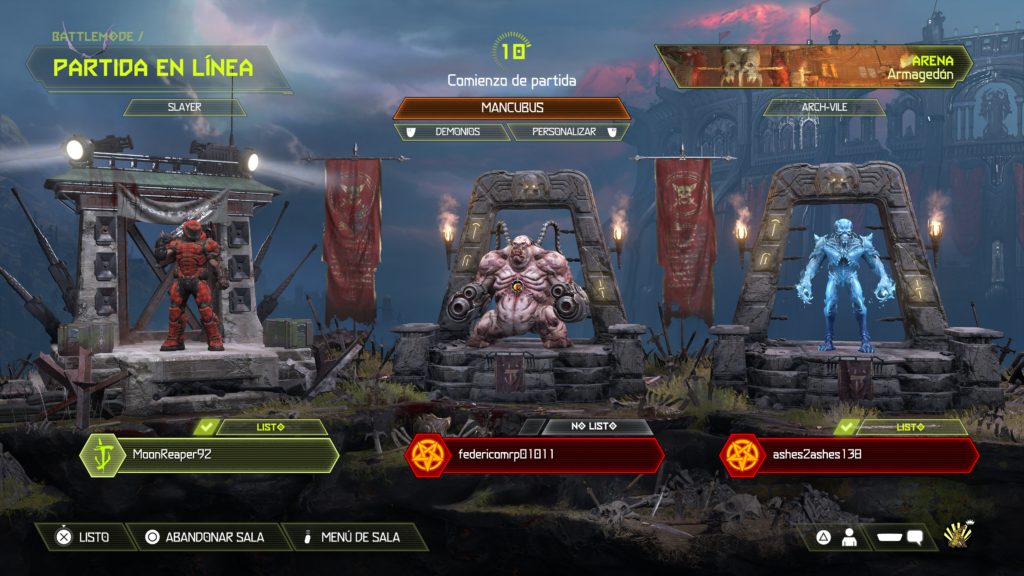Click the Listo ready button

tap(82, 537)
